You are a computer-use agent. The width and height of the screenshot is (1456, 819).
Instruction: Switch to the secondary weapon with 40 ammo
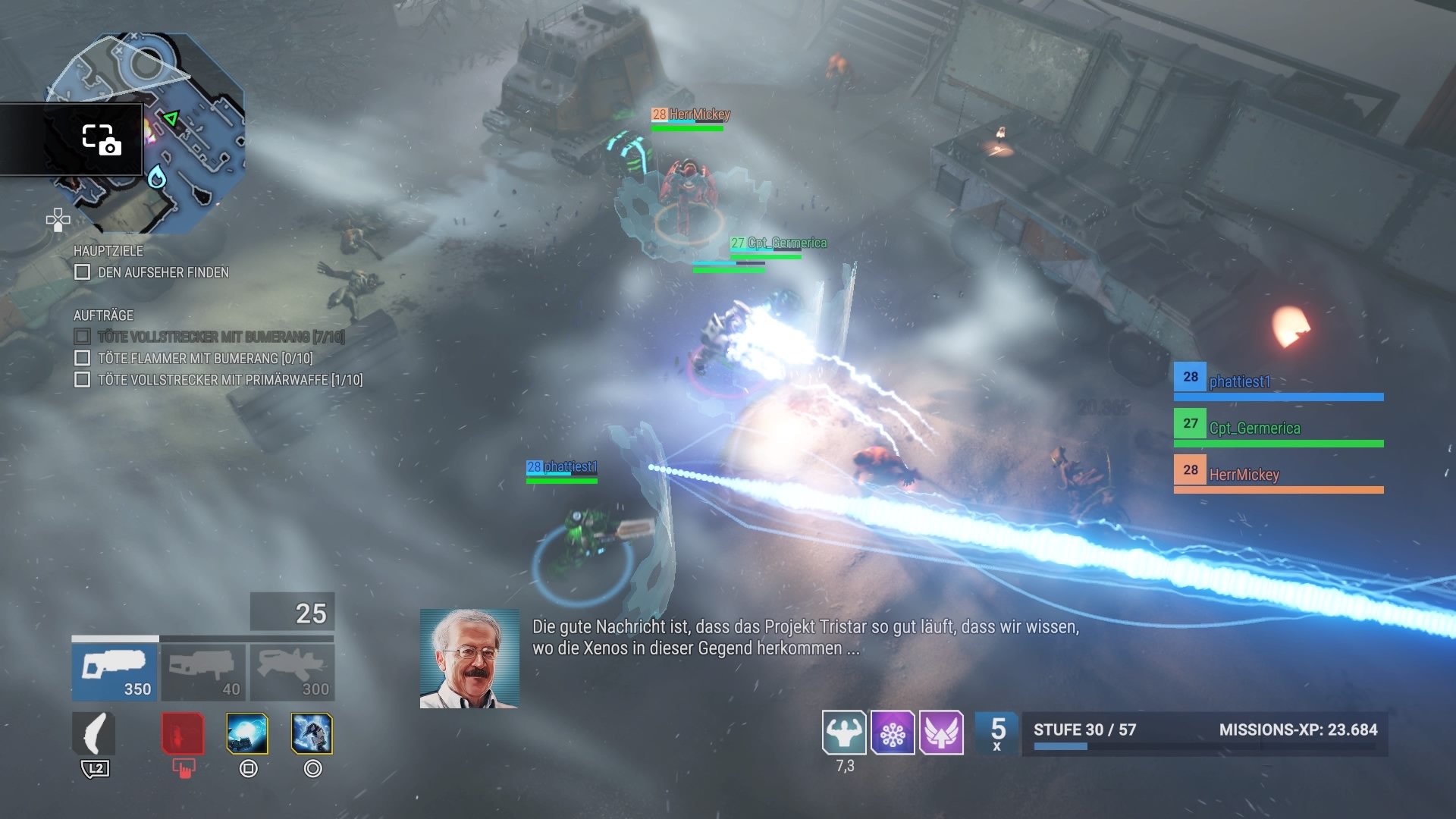pos(202,672)
